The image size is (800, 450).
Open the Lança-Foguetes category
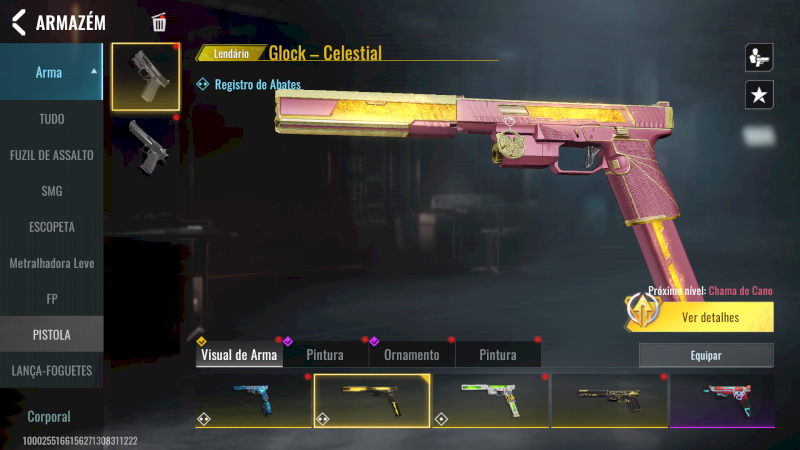click(51, 370)
